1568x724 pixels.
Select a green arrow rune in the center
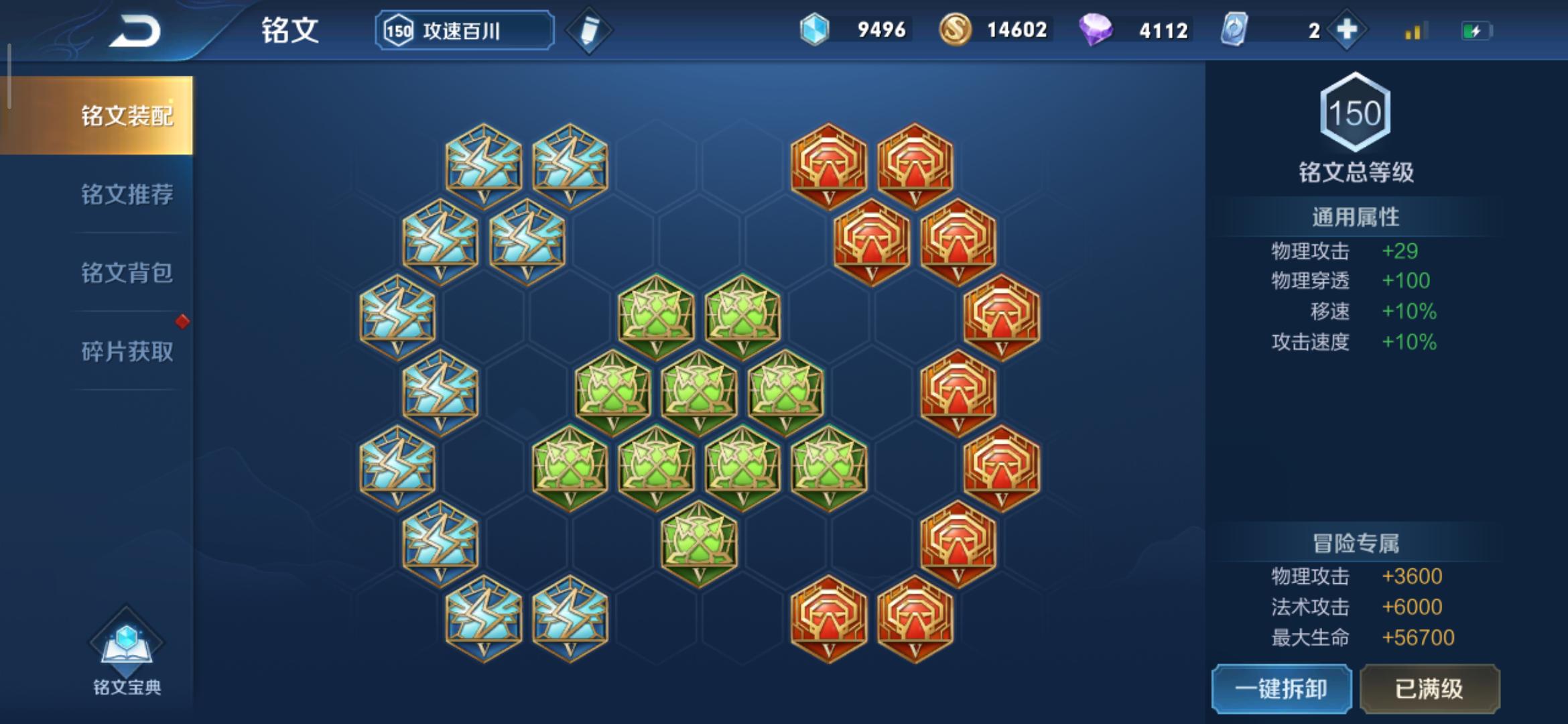(697, 396)
